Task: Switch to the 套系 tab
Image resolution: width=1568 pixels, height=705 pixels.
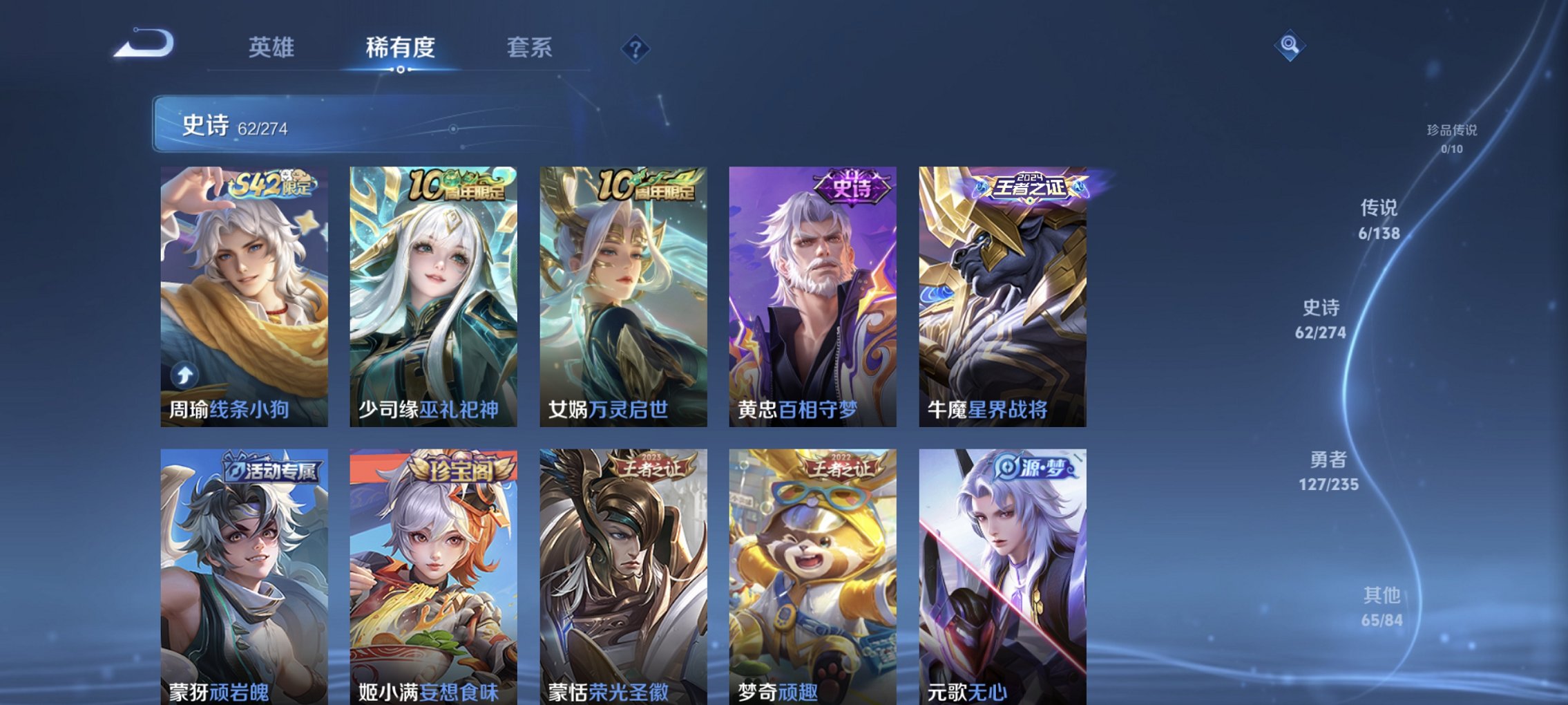Action: [529, 47]
